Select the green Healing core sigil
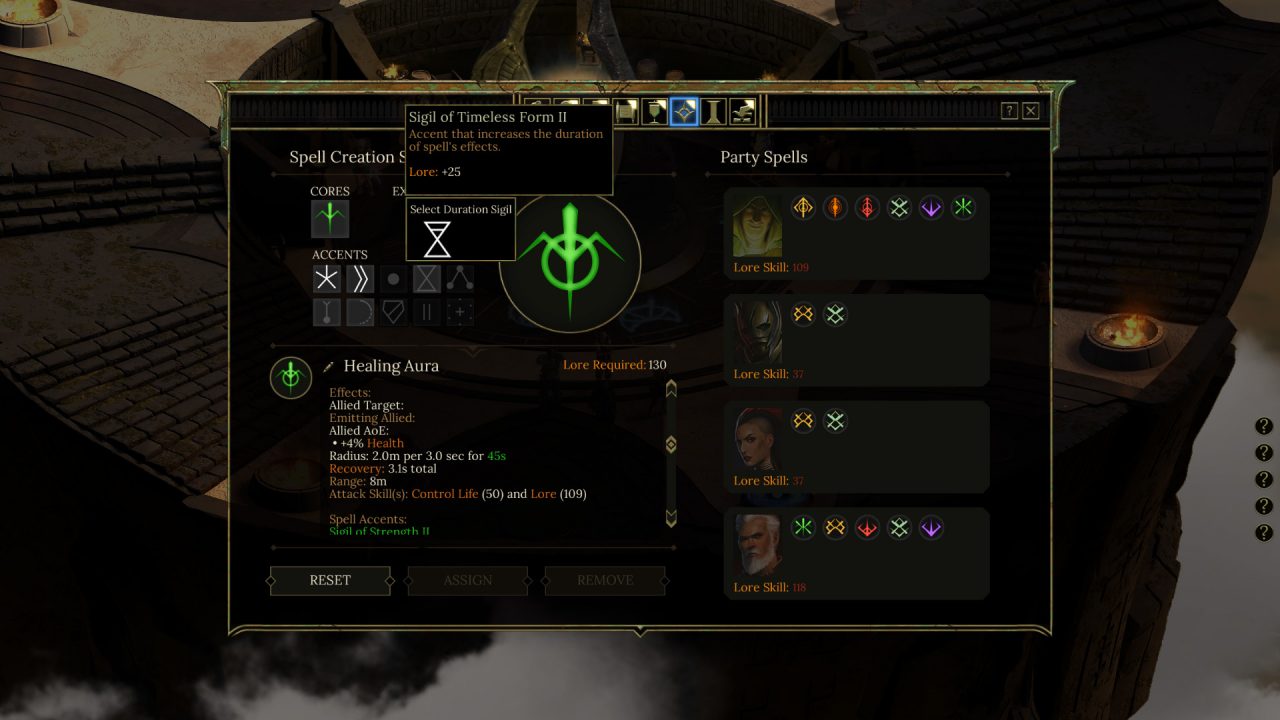The width and height of the screenshot is (1280, 720). click(x=329, y=218)
